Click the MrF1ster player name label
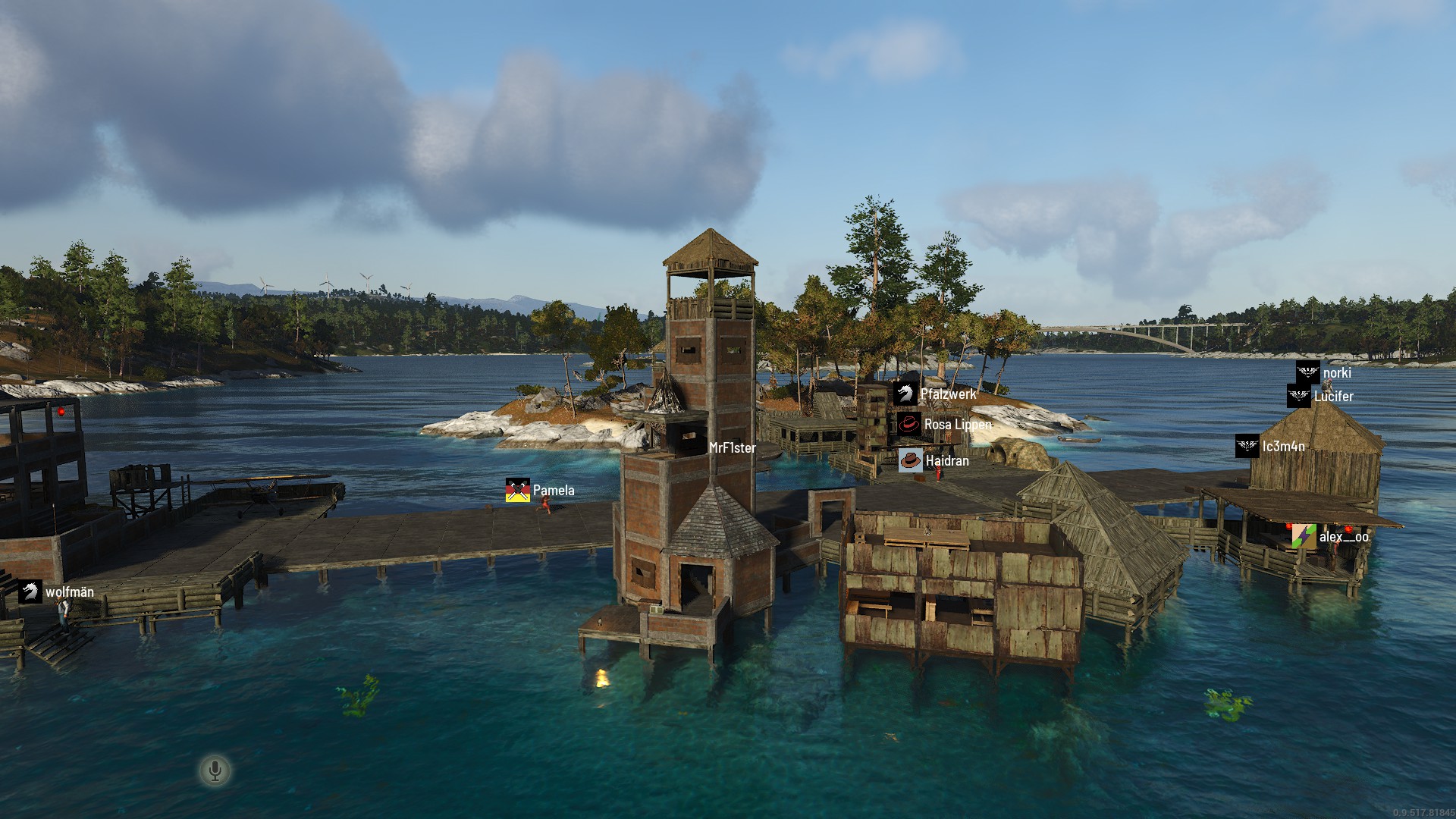The image size is (1456, 819). (x=732, y=448)
